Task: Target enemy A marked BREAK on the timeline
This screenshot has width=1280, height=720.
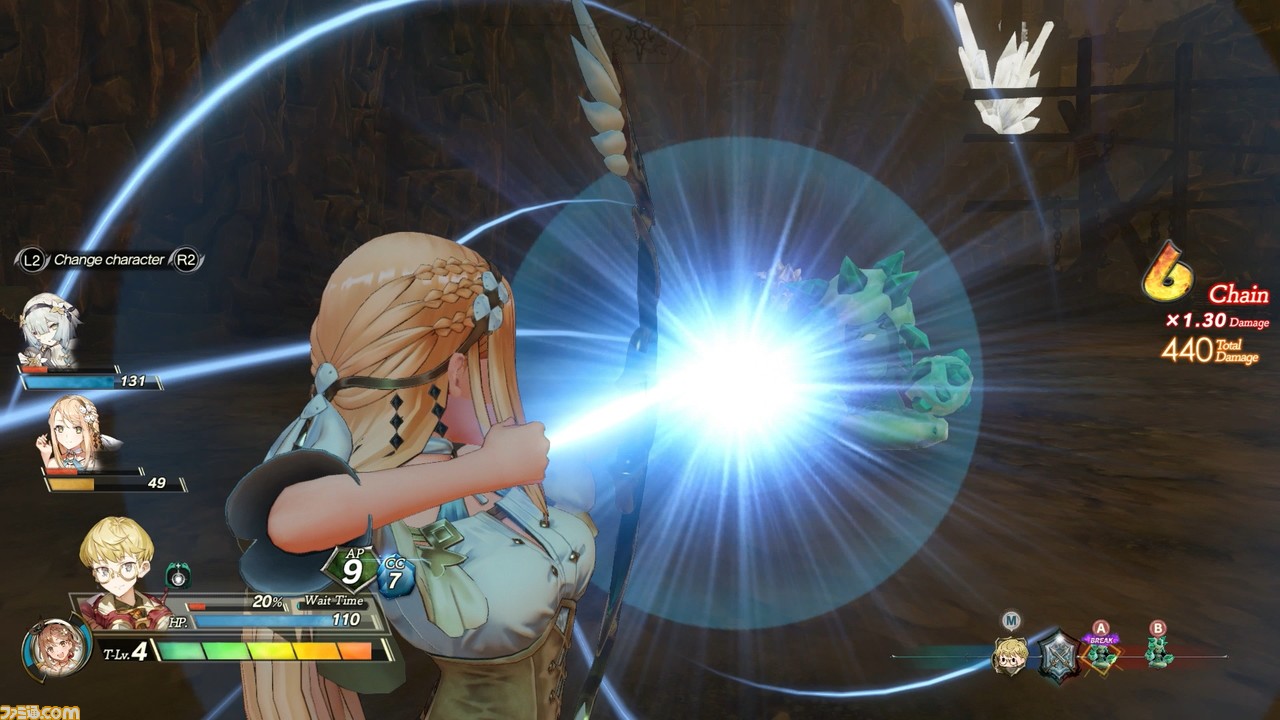Action: 1102,655
